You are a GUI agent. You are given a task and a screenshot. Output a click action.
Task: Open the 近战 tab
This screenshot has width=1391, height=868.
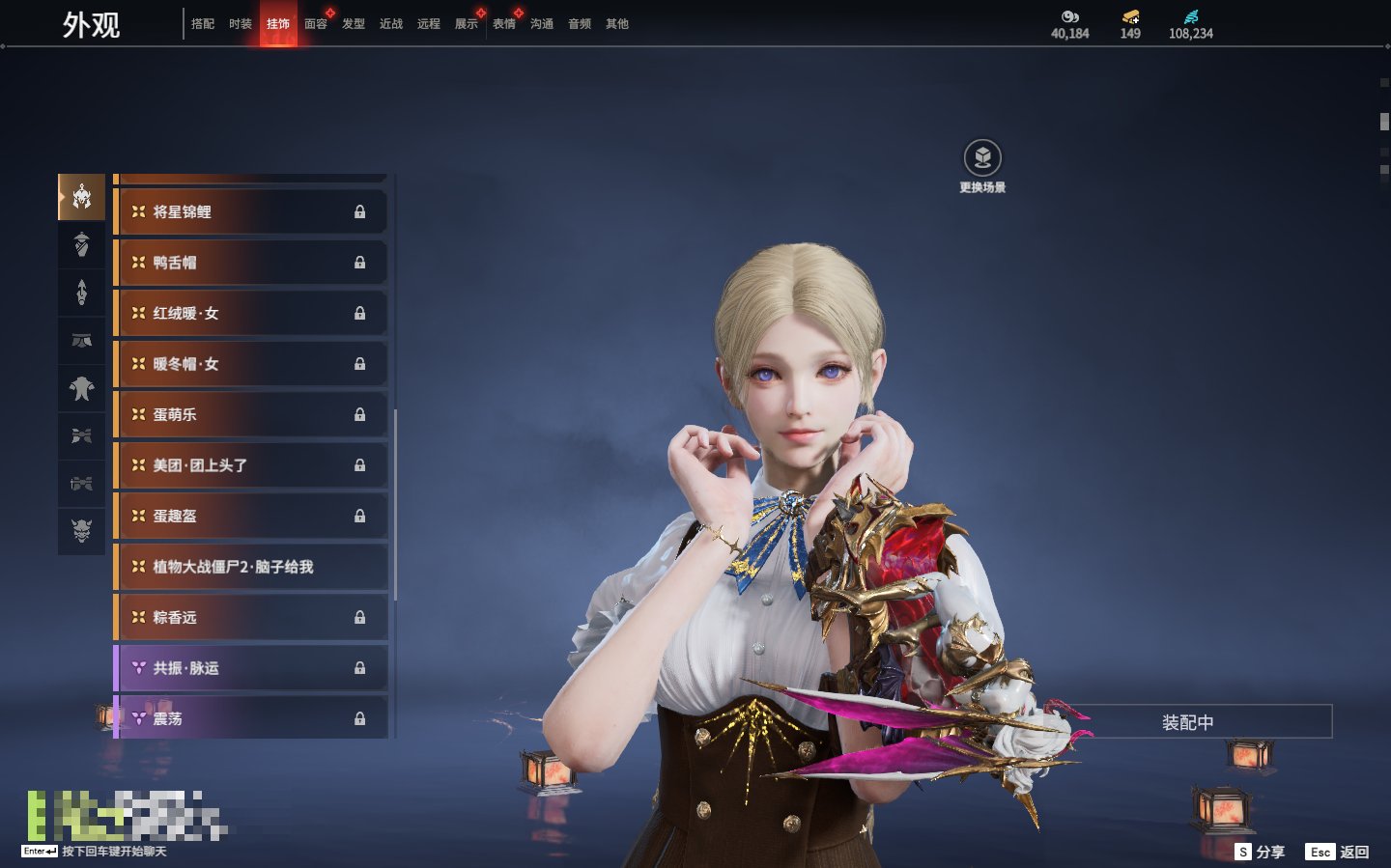[391, 24]
